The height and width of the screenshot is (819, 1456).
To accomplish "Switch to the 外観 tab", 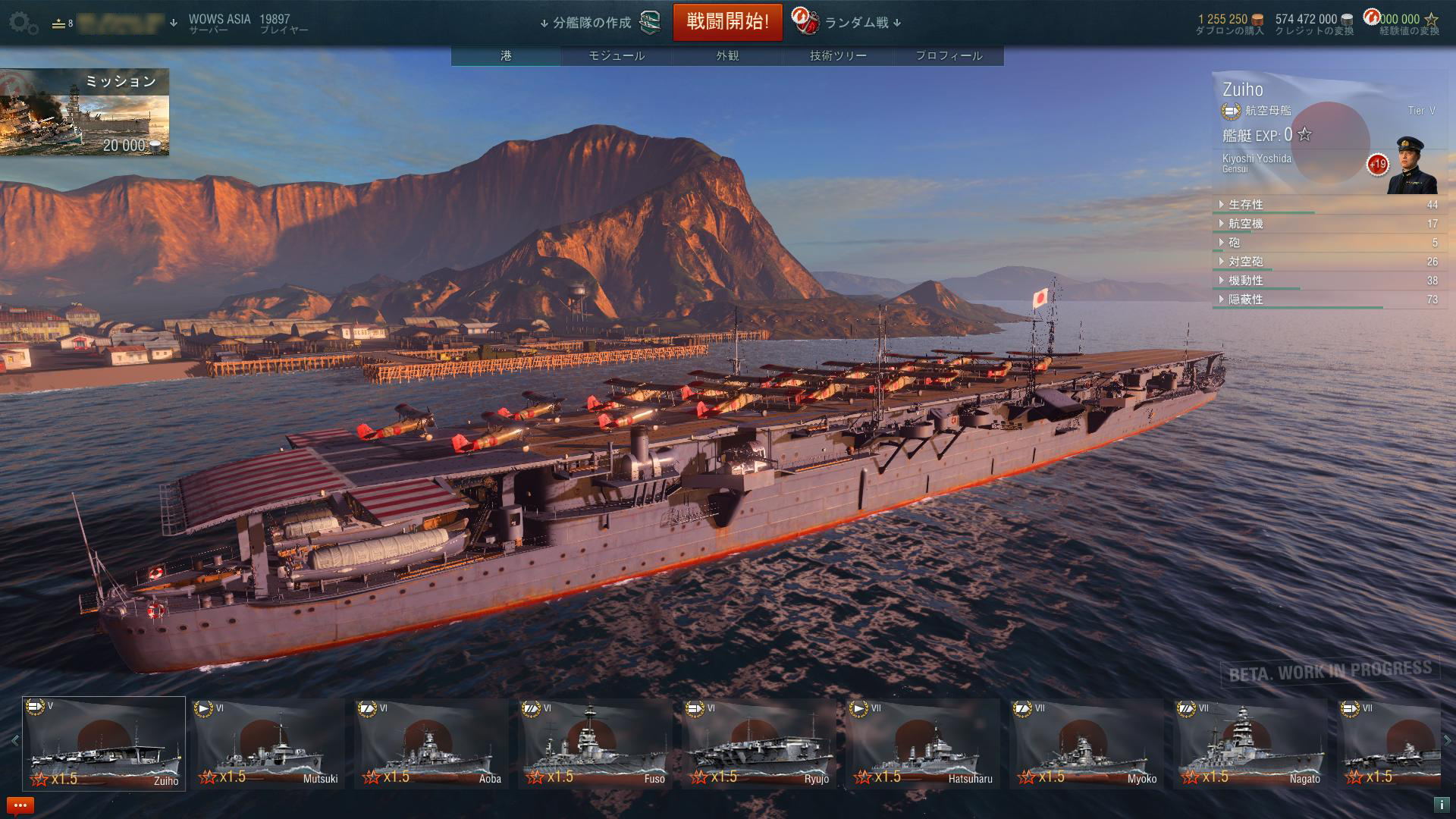I will (727, 55).
